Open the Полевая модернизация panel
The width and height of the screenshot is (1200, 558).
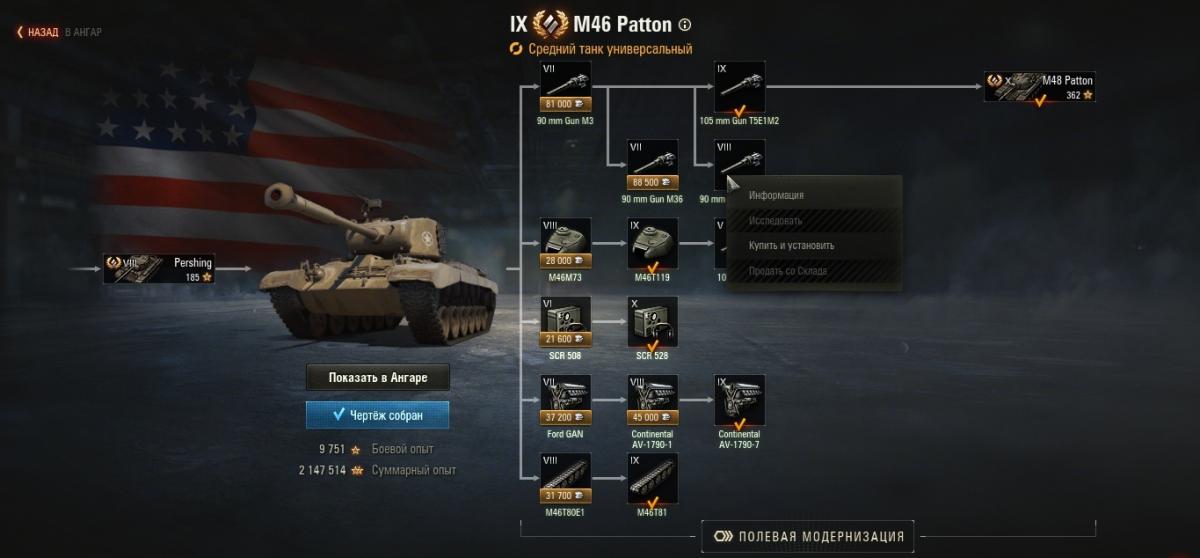pyautogui.click(x=808, y=536)
